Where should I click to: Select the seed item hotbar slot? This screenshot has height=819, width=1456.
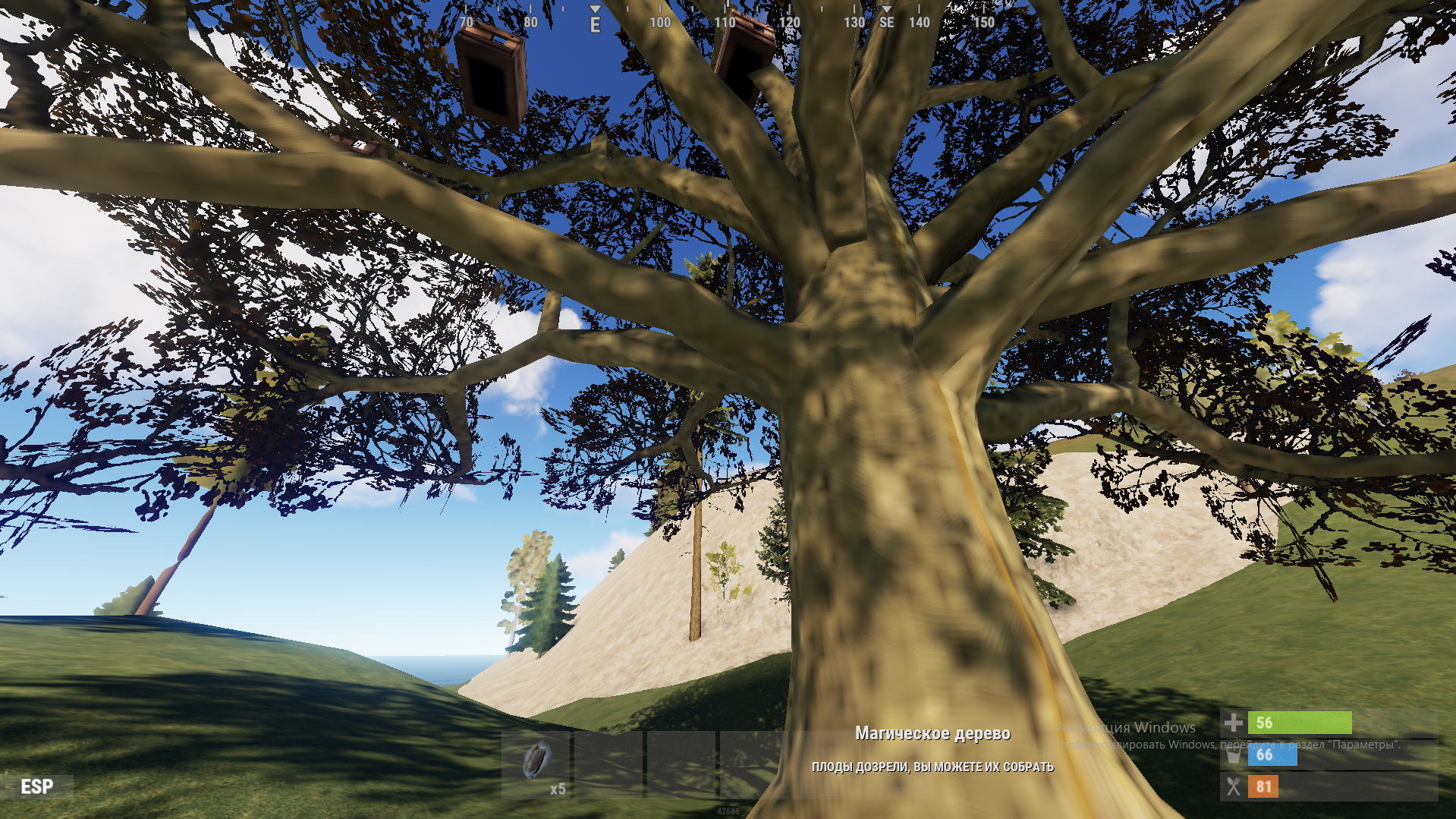click(536, 764)
